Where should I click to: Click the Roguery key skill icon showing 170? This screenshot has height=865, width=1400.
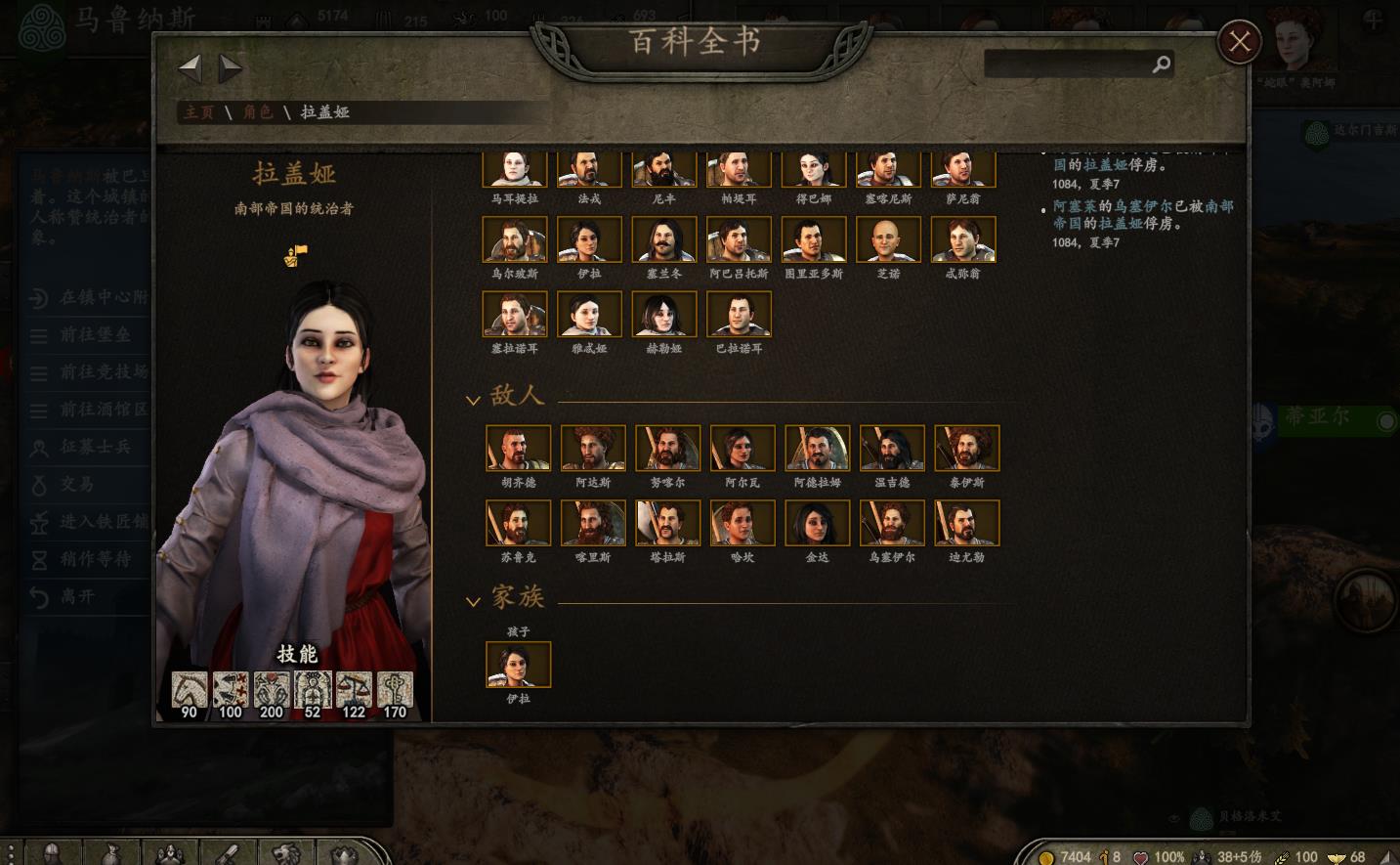pyautogui.click(x=395, y=690)
